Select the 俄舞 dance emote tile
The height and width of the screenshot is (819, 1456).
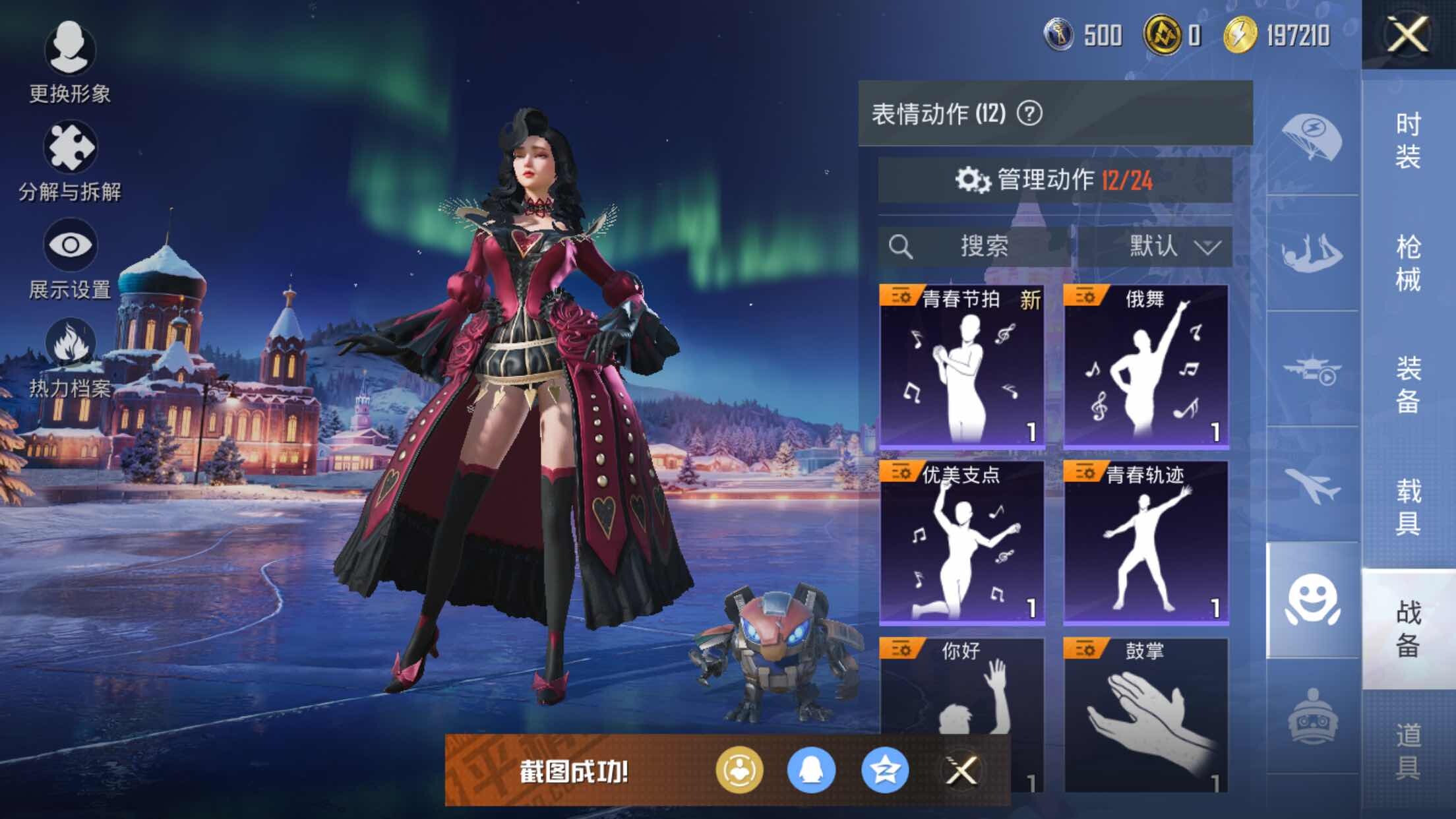tap(1145, 367)
